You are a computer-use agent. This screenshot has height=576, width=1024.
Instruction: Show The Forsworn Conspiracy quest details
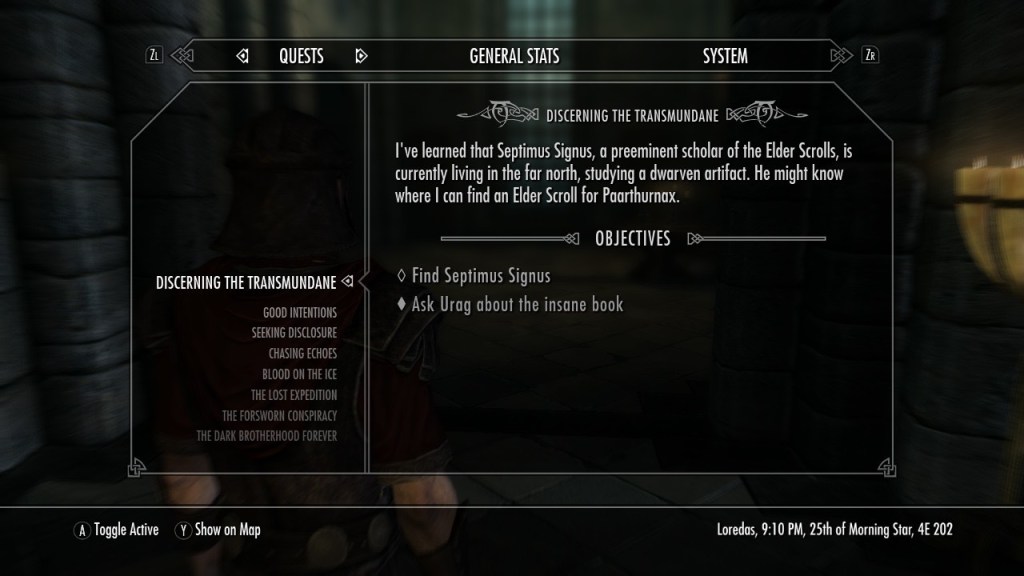(x=279, y=415)
